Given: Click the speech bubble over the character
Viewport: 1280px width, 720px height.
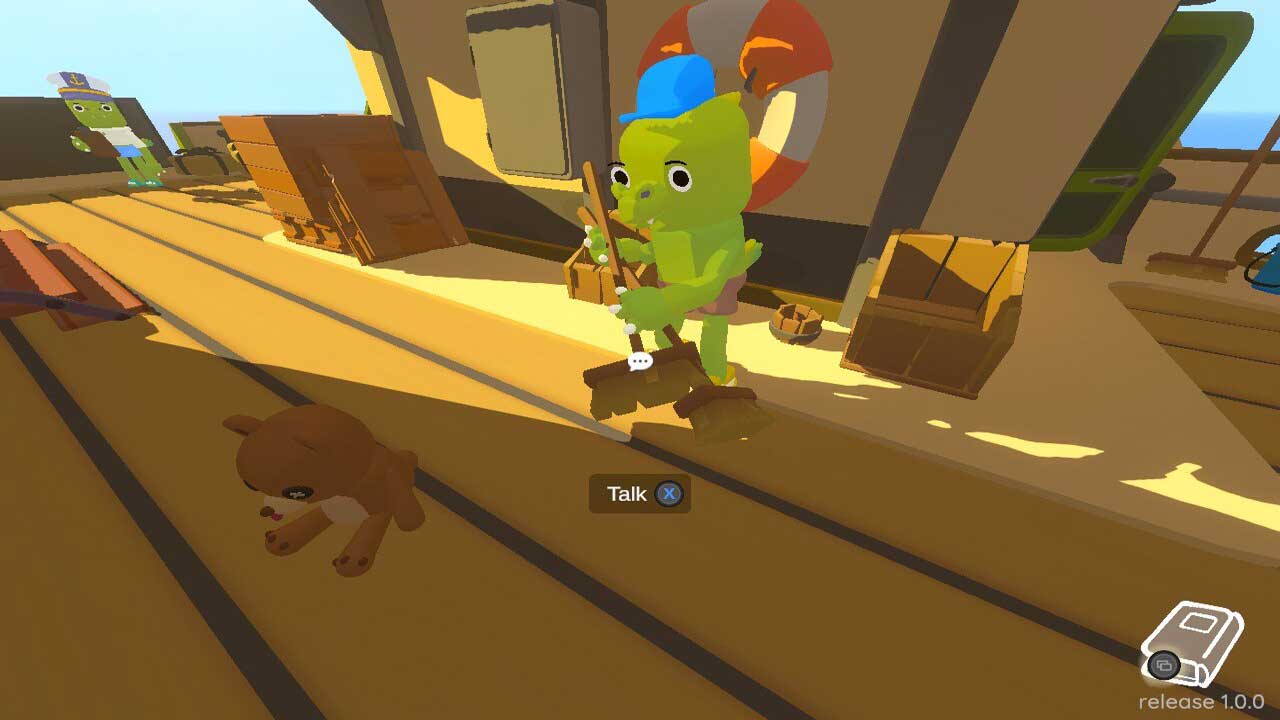Looking at the screenshot, I should (x=640, y=361).
